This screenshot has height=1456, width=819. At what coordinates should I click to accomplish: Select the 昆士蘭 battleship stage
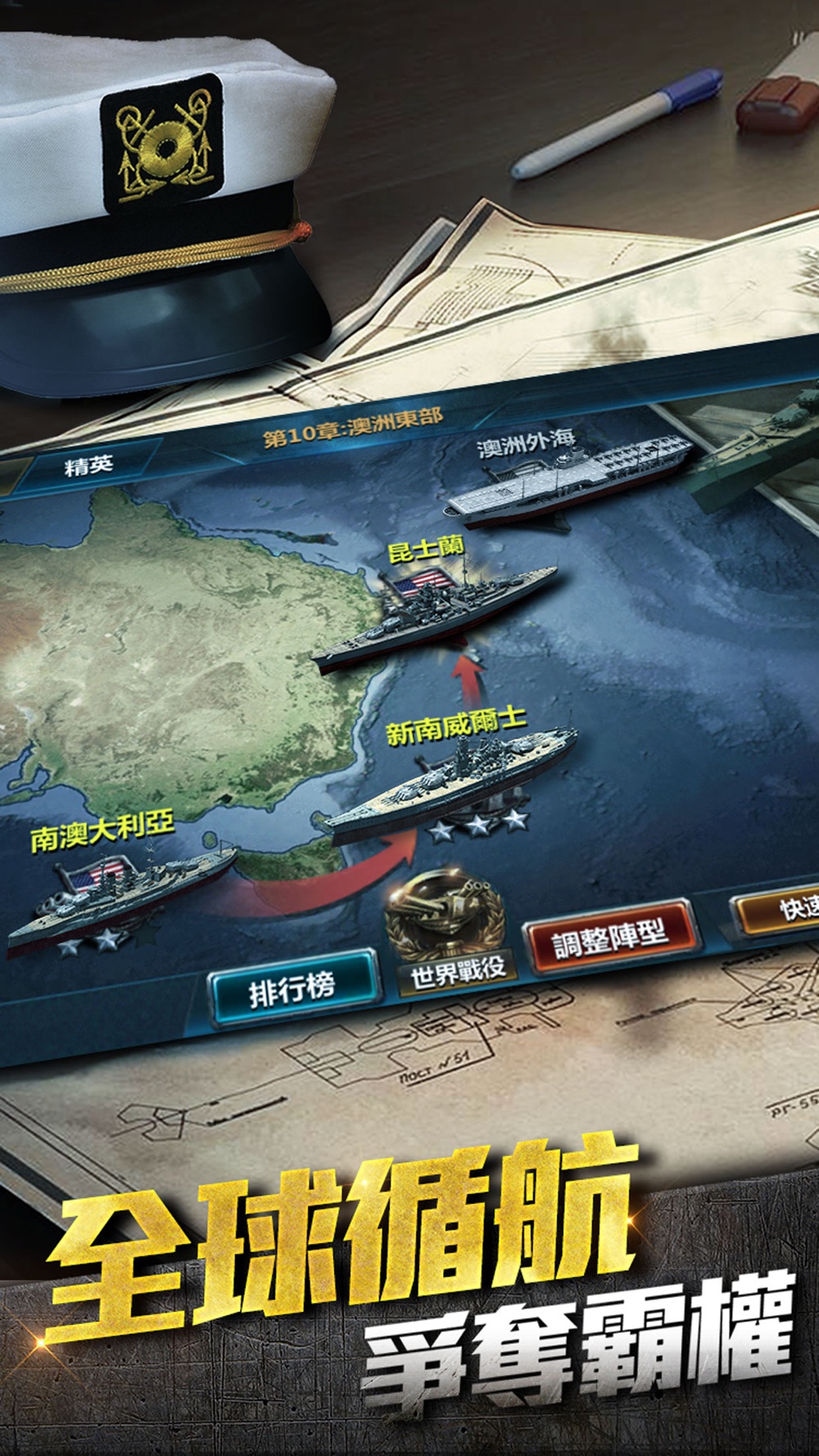click(x=434, y=614)
